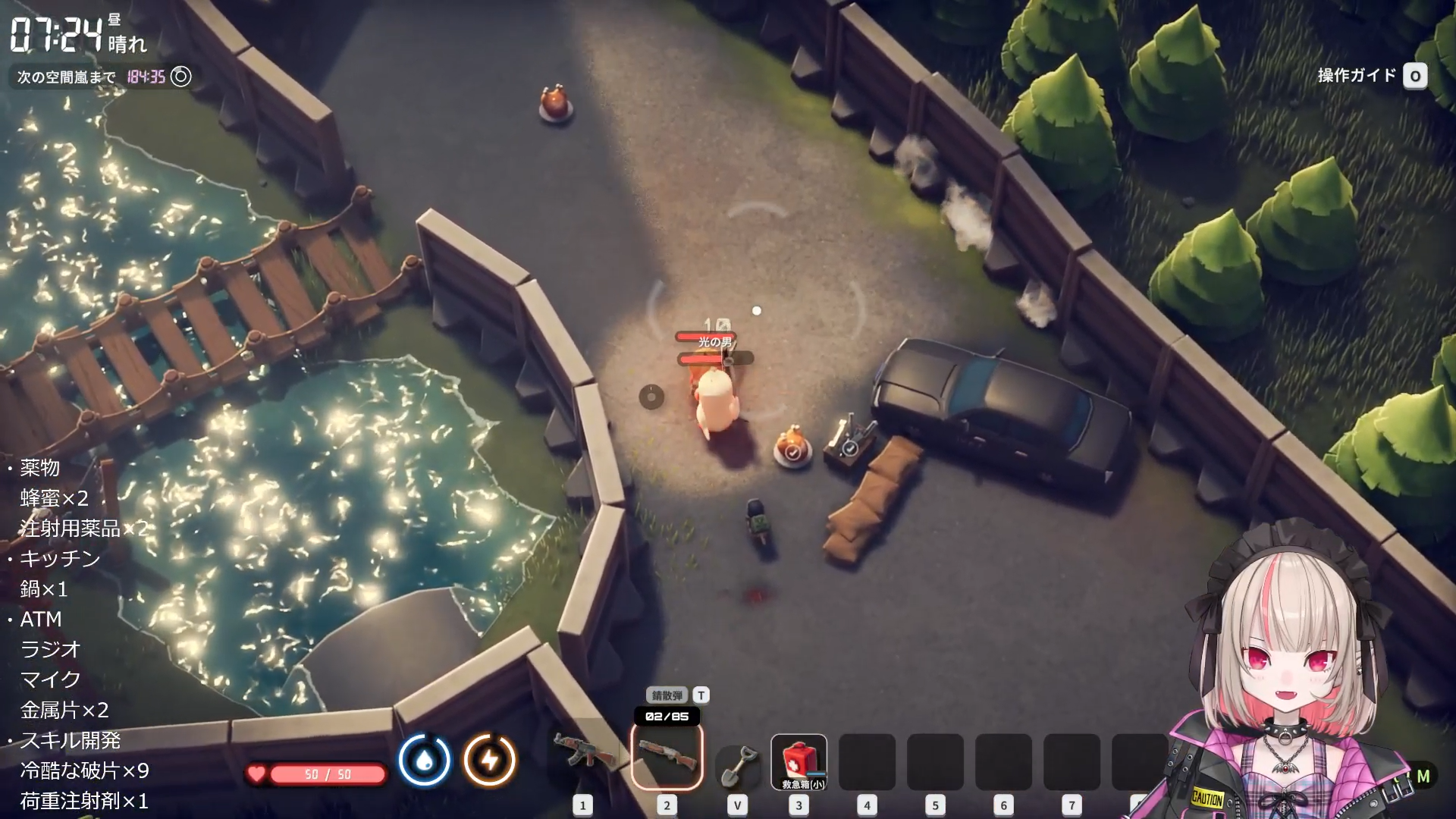Click the water drop thirst gauge

pyautogui.click(x=425, y=760)
